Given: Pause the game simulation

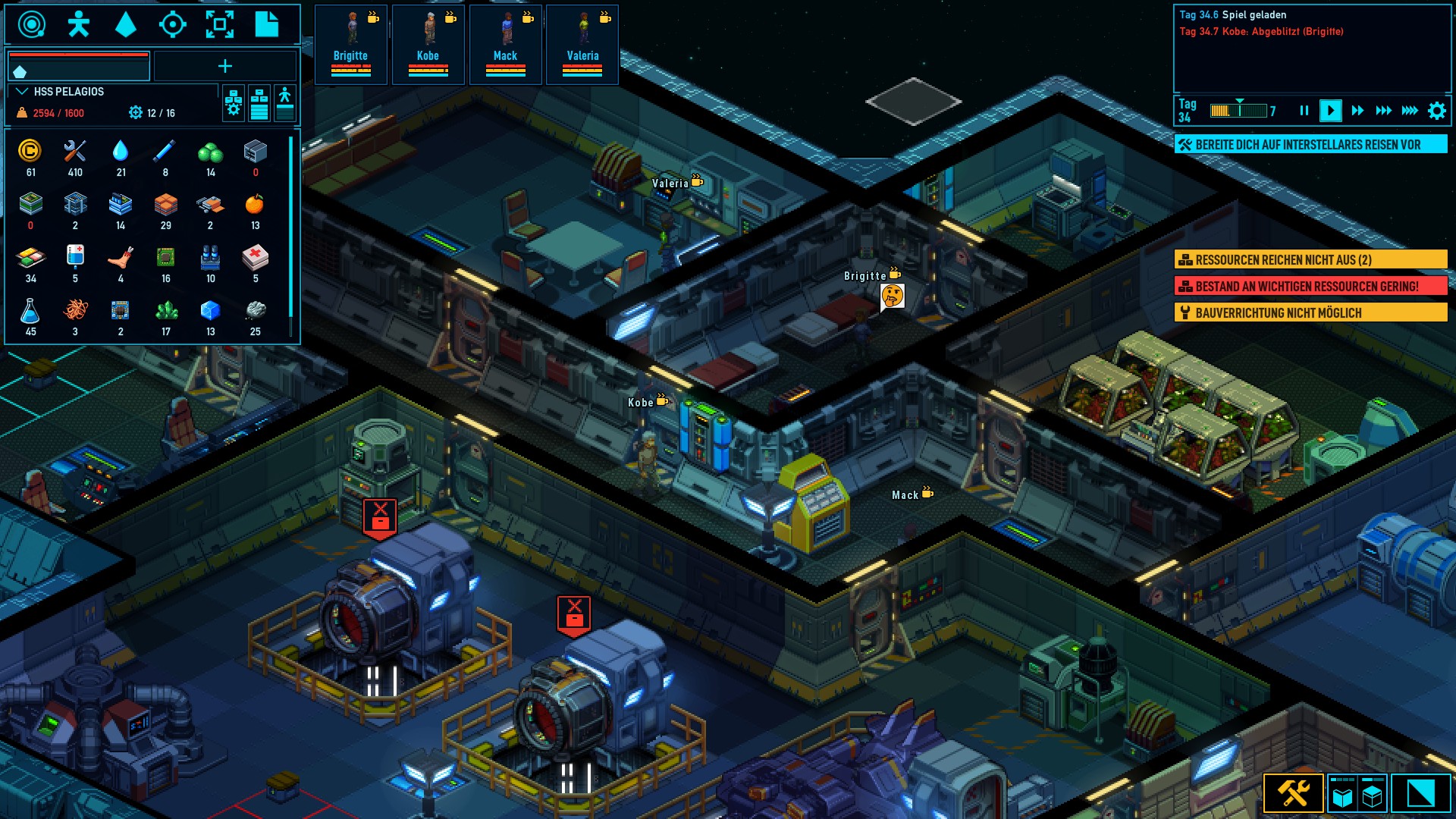Looking at the screenshot, I should tap(1304, 111).
